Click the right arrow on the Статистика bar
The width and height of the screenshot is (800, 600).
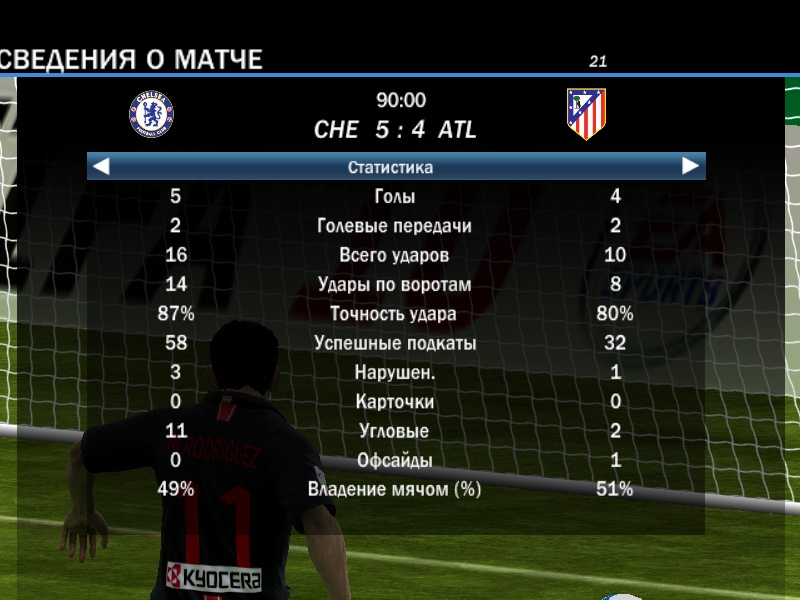point(690,166)
